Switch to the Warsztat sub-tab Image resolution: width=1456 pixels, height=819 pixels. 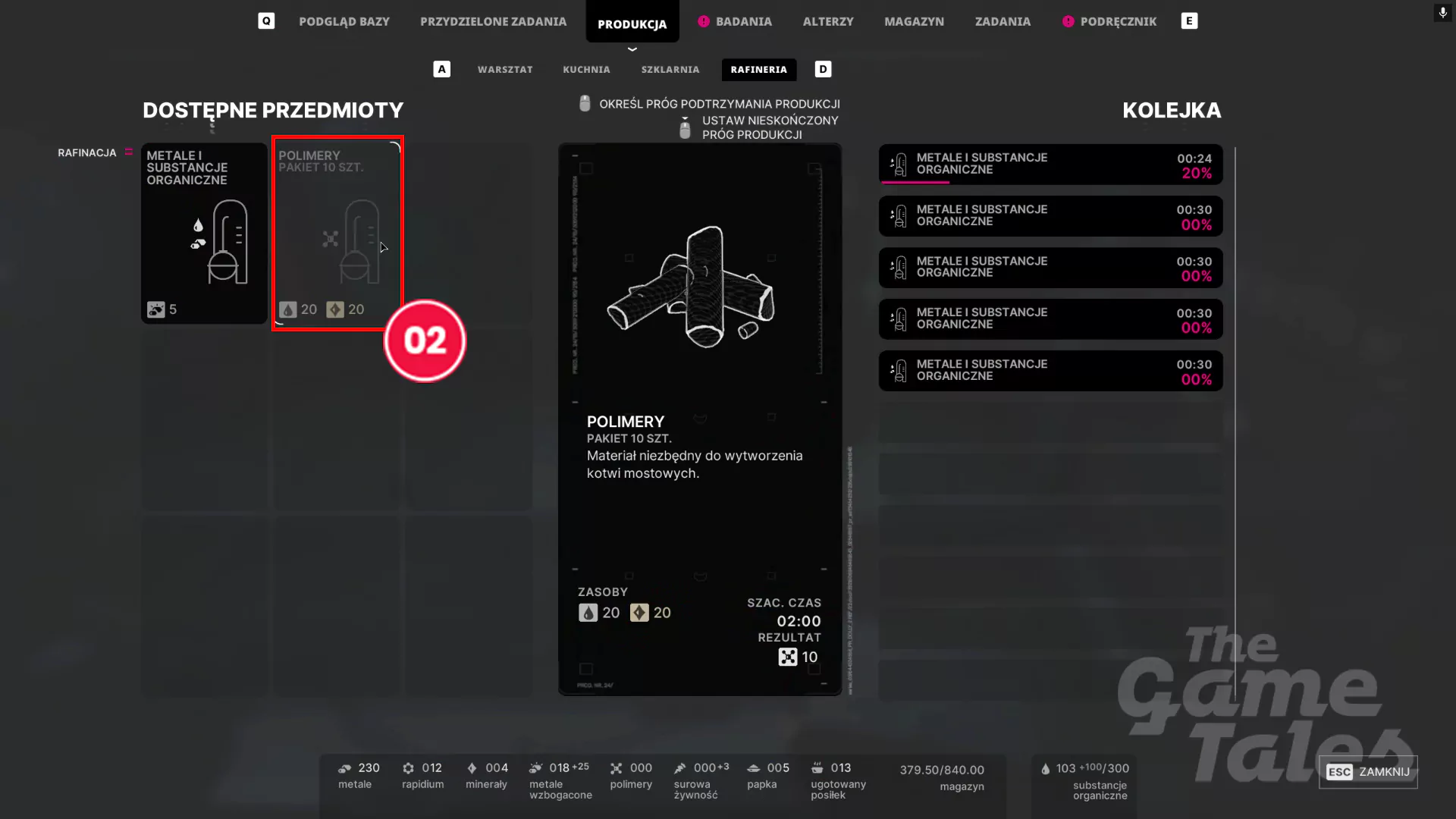(x=505, y=69)
